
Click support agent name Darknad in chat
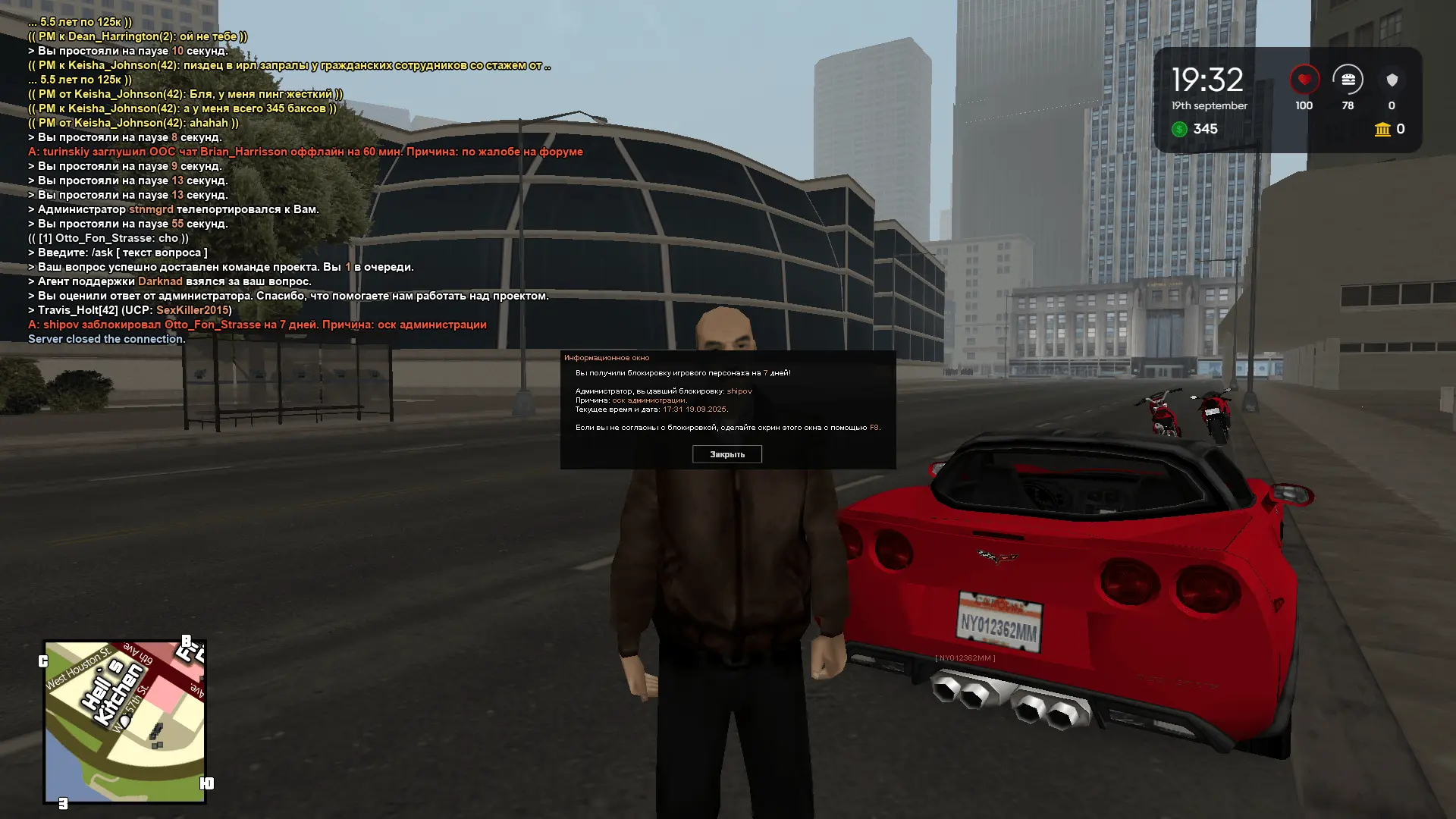tap(159, 281)
